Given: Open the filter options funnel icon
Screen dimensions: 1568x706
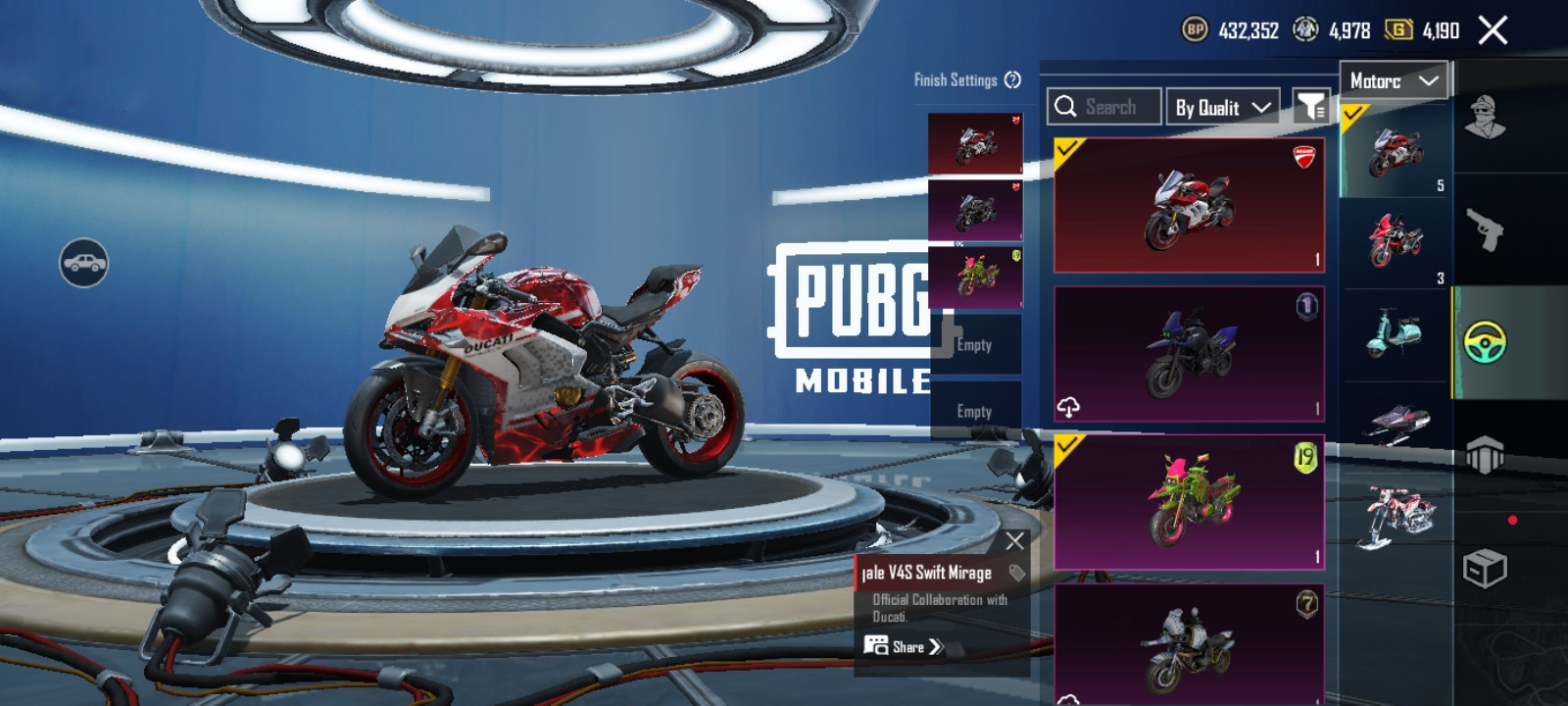Looking at the screenshot, I should point(1310,106).
